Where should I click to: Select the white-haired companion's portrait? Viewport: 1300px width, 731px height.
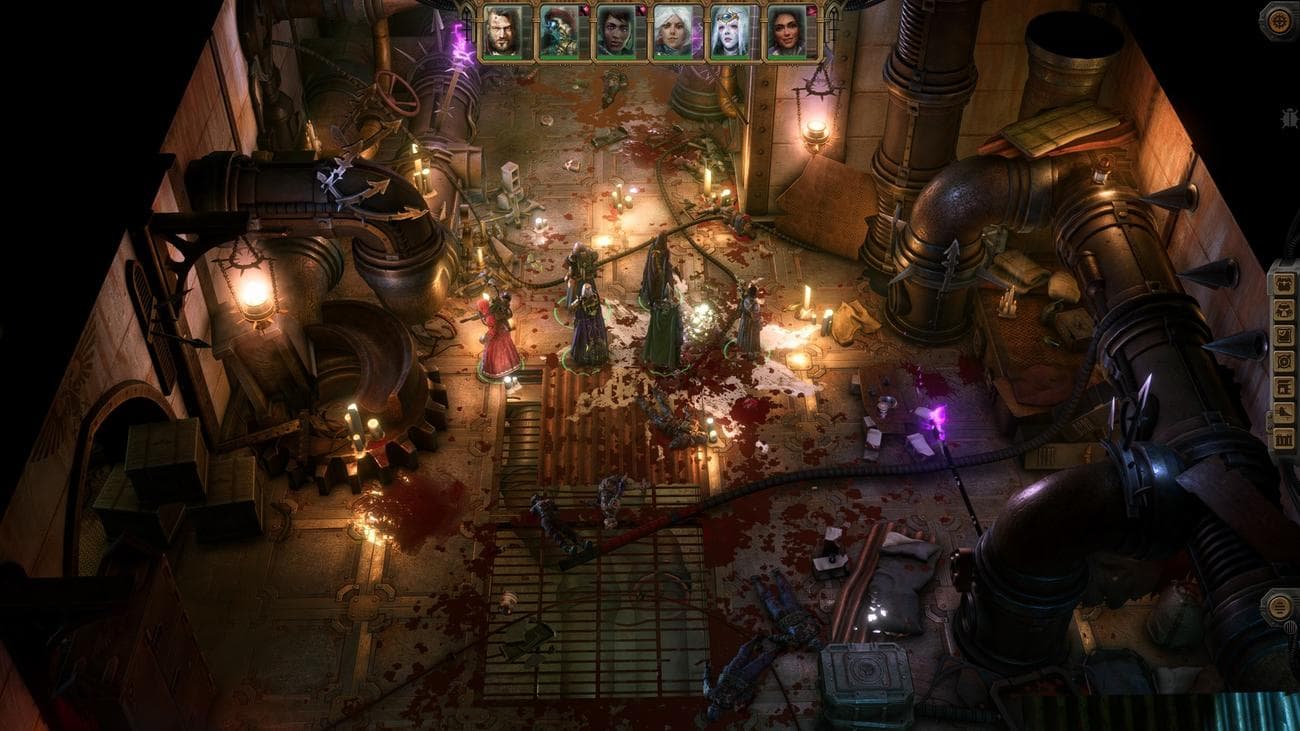coord(672,30)
